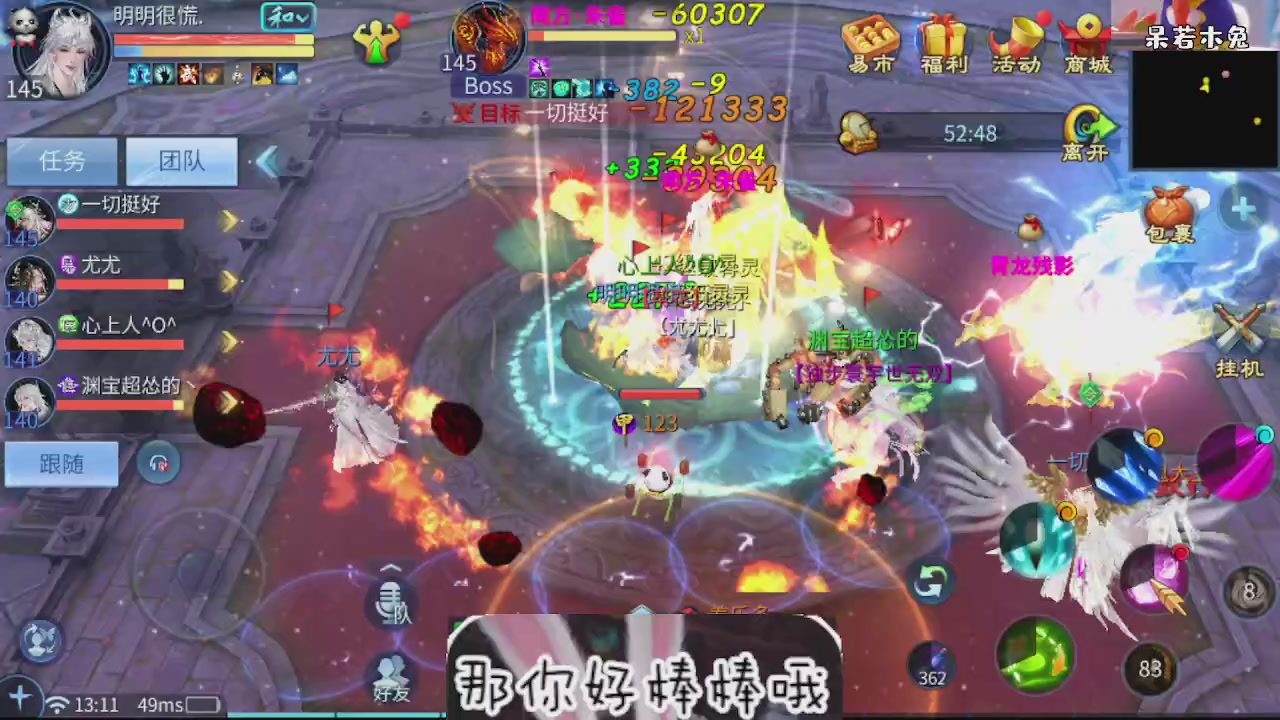
Task: Switch to the 任务 quest tab
Action: click(62, 162)
